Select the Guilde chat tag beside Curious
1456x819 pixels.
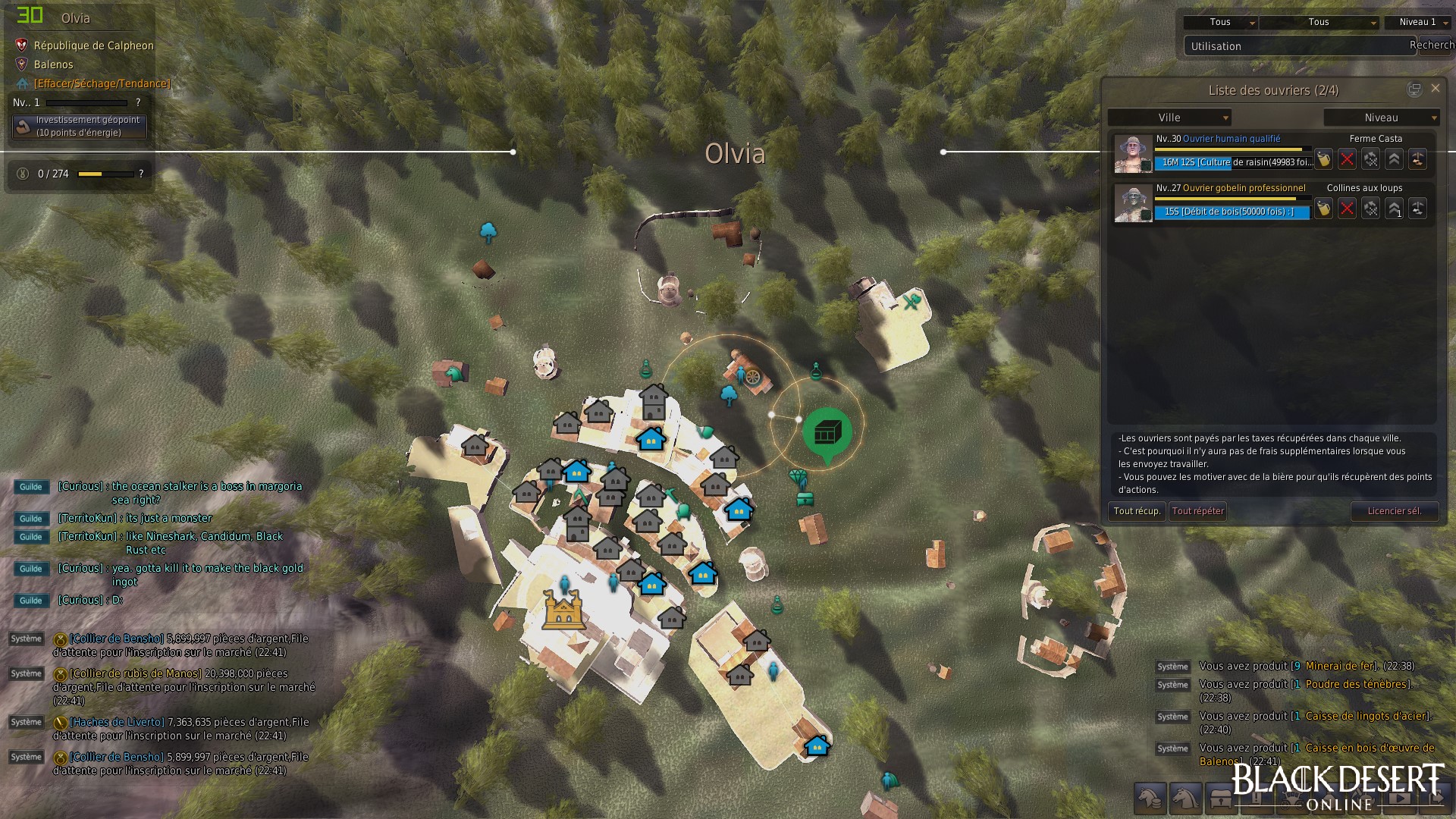(31, 487)
